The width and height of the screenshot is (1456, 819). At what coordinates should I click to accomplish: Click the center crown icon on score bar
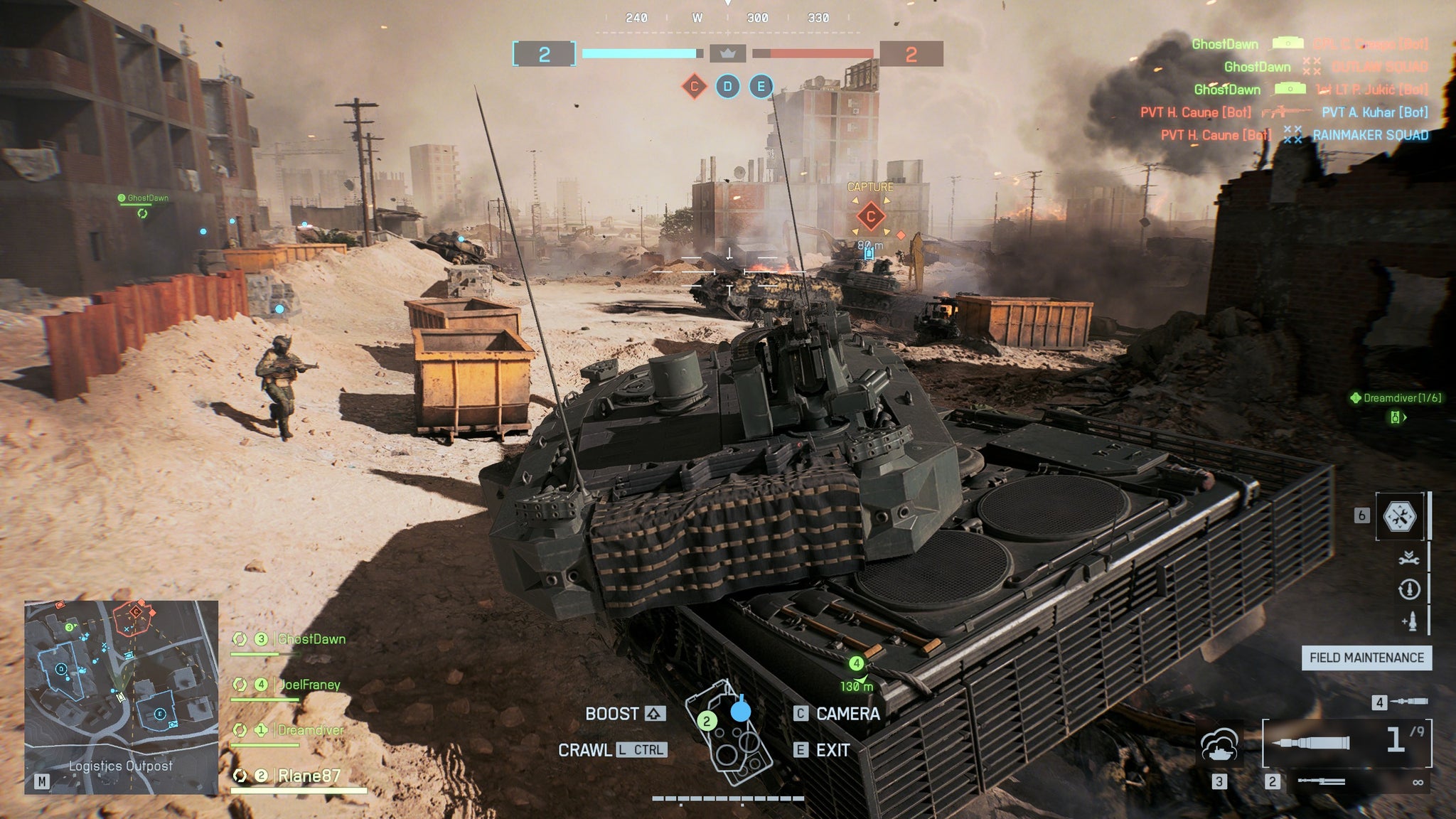pos(727,53)
